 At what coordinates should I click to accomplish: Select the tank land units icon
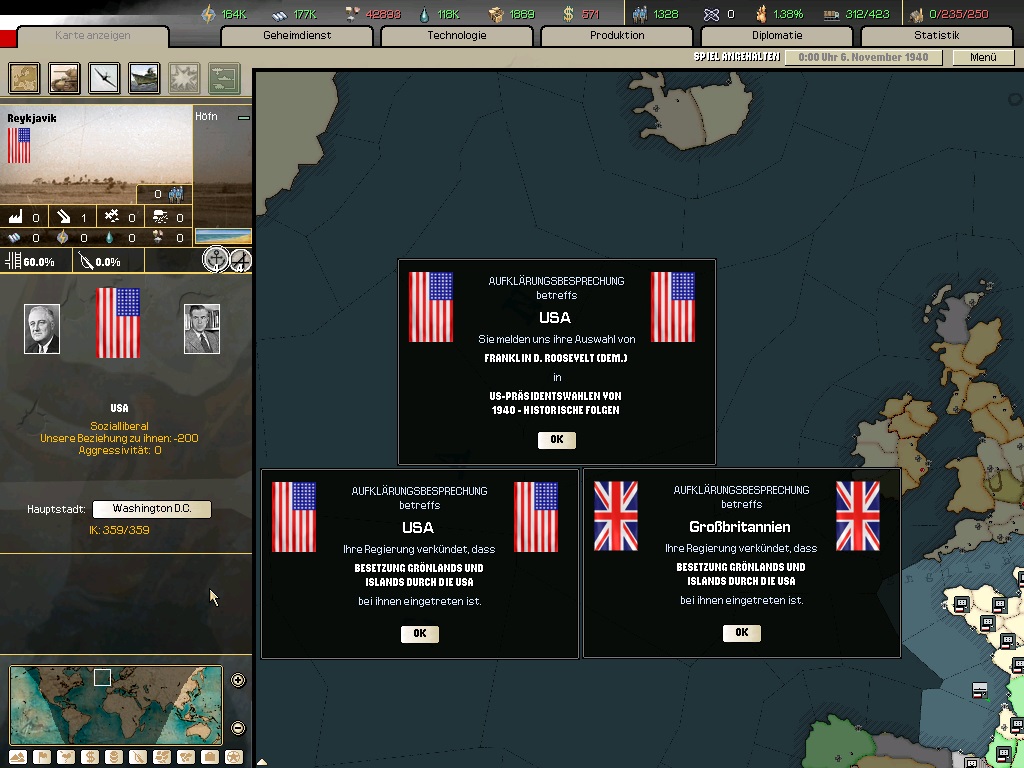click(x=65, y=77)
